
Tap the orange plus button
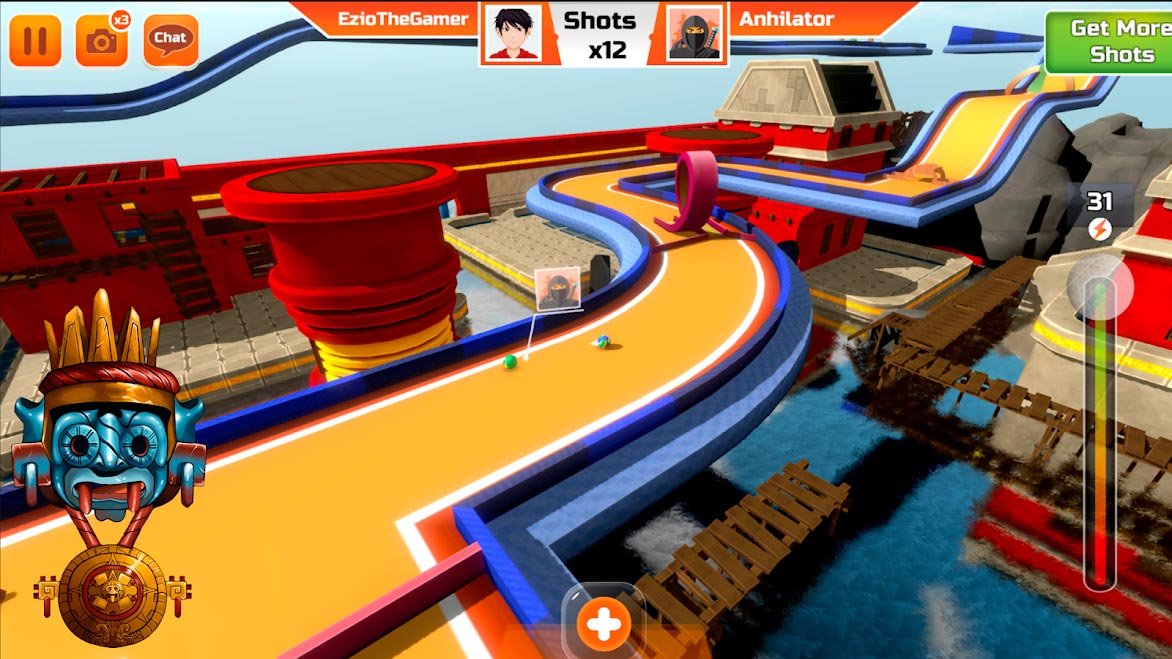603,624
